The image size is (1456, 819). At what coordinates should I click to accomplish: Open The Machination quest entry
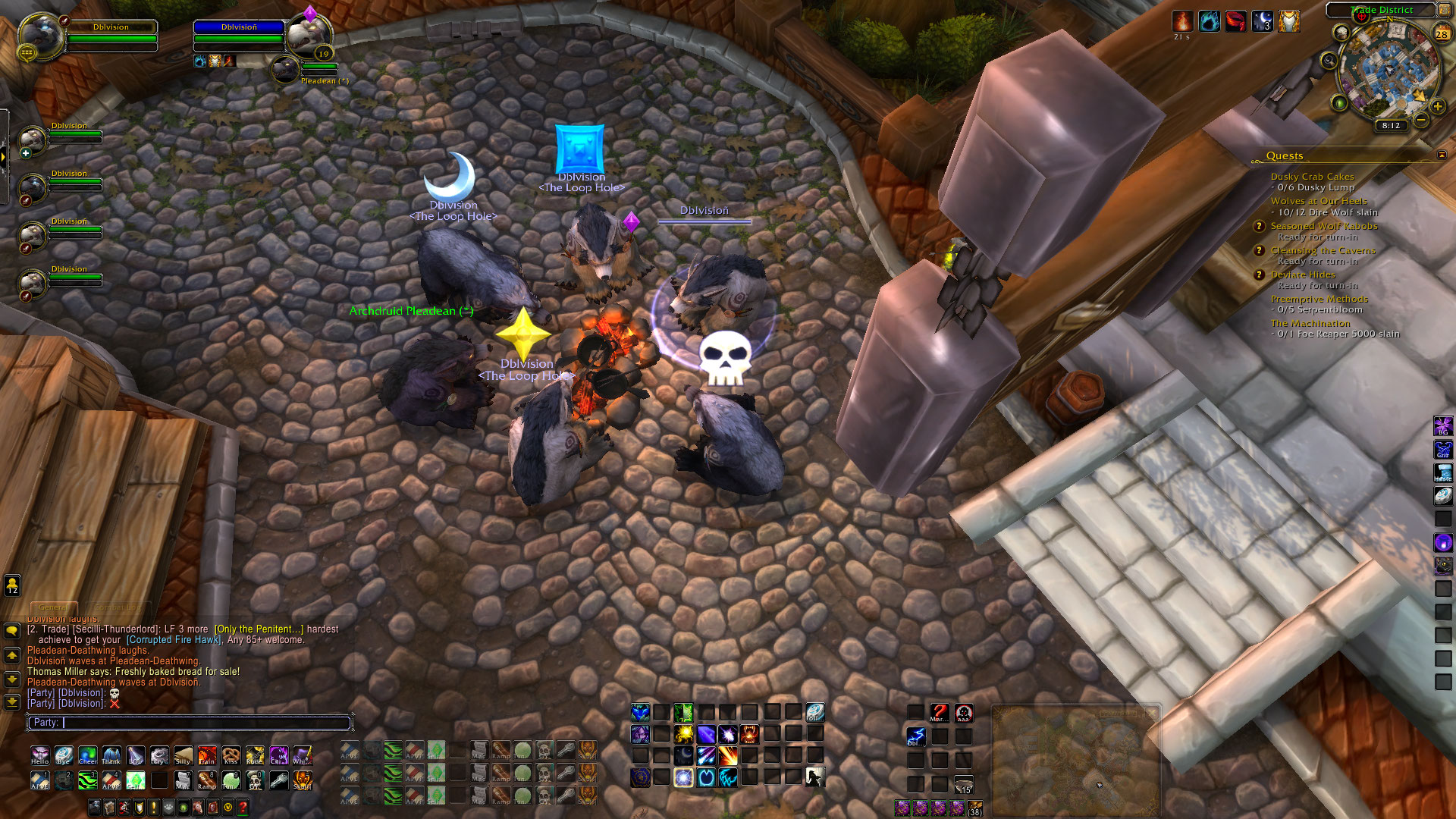(x=1310, y=323)
